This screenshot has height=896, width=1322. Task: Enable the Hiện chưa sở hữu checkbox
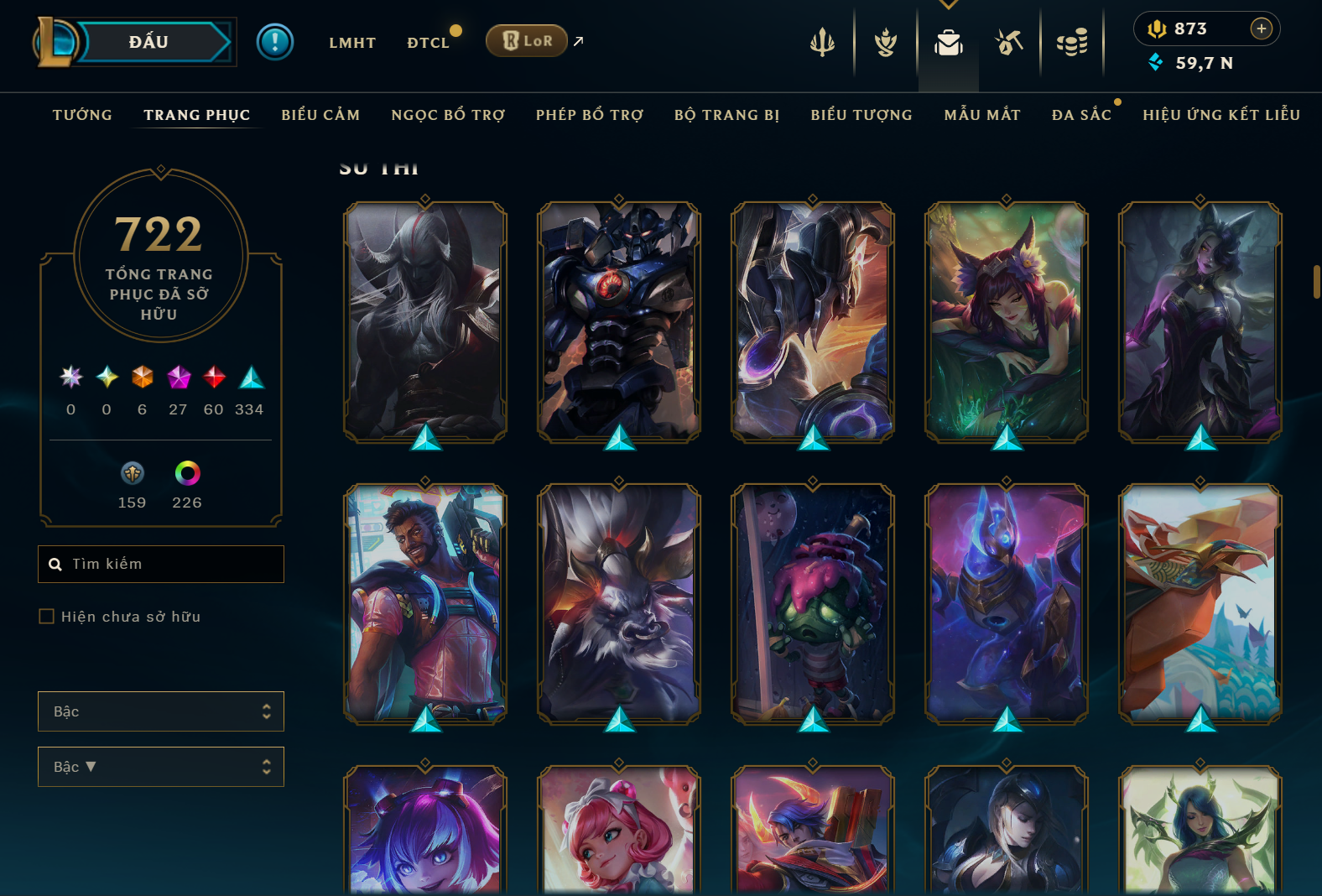[46, 616]
